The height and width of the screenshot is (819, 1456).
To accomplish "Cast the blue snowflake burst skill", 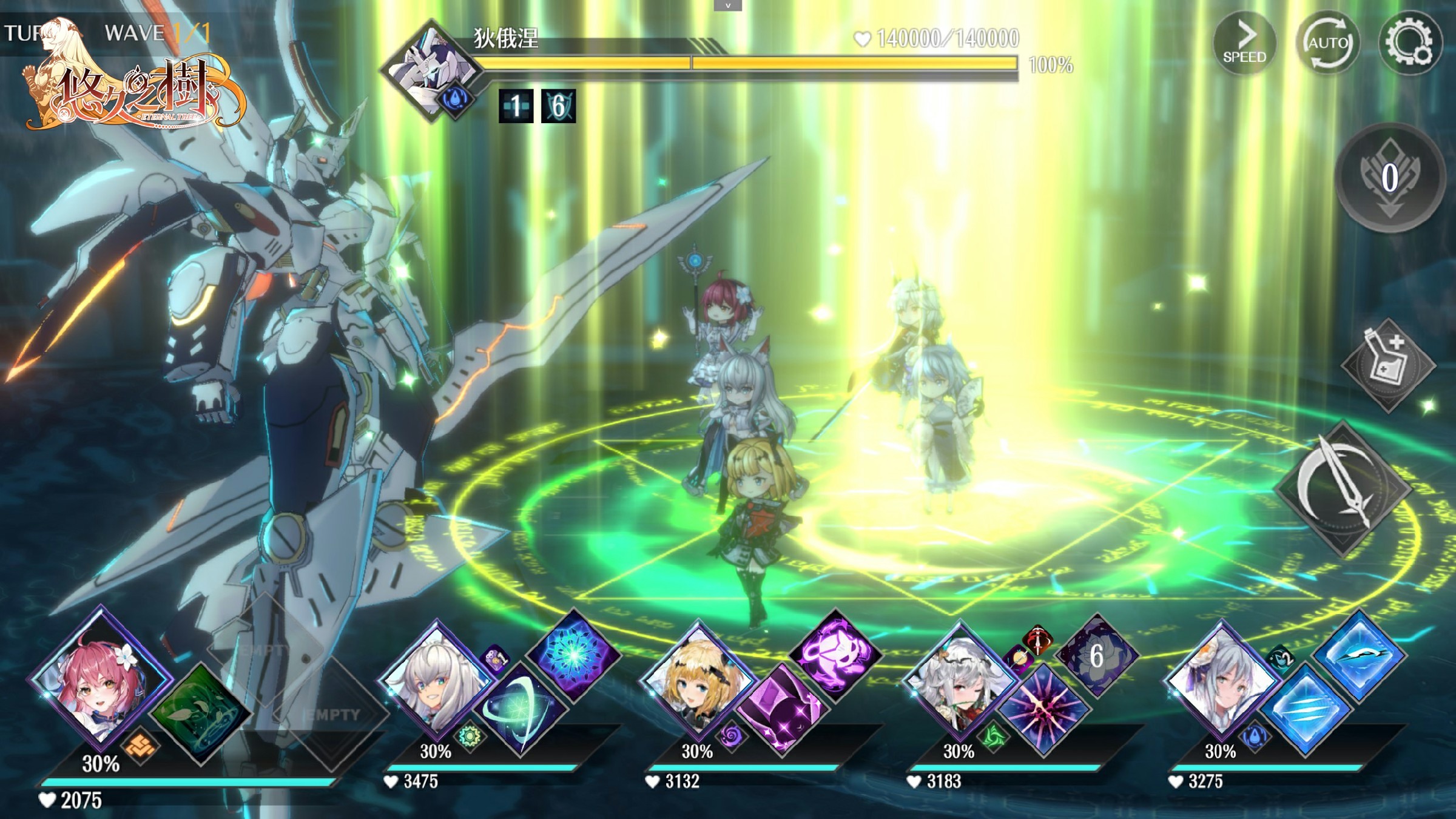I will [x=573, y=654].
